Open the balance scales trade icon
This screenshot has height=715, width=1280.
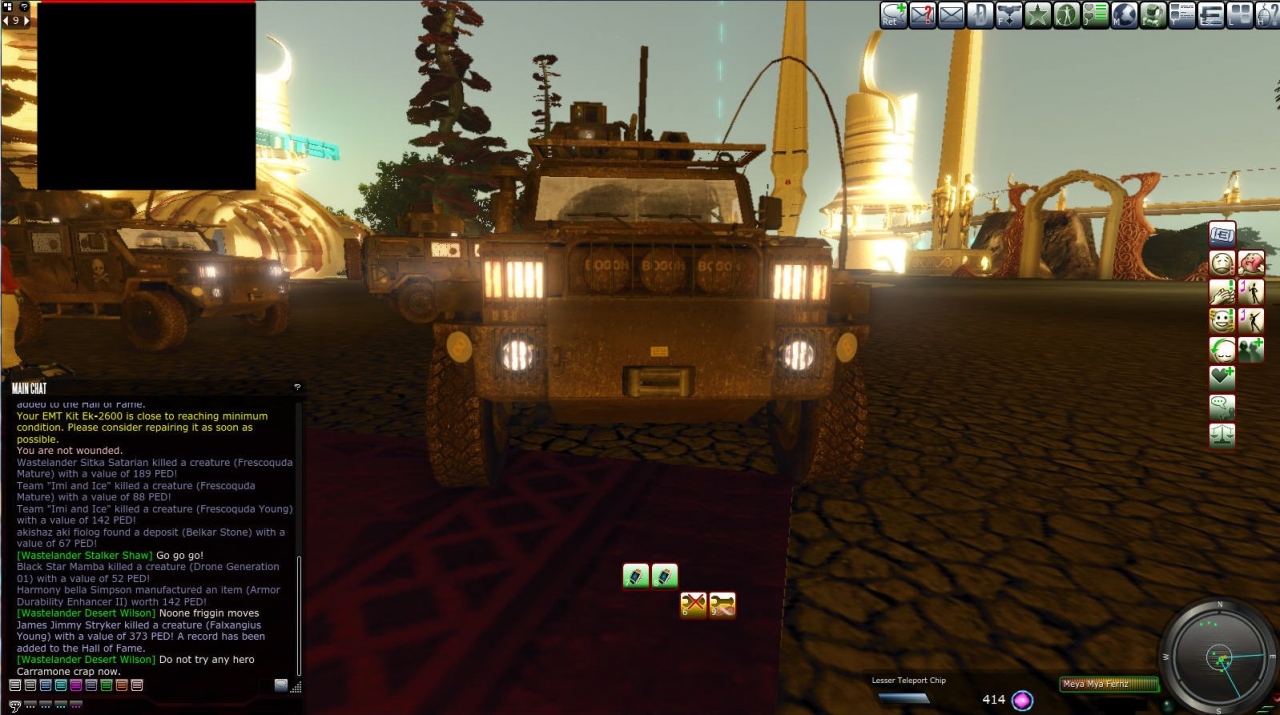1222,436
